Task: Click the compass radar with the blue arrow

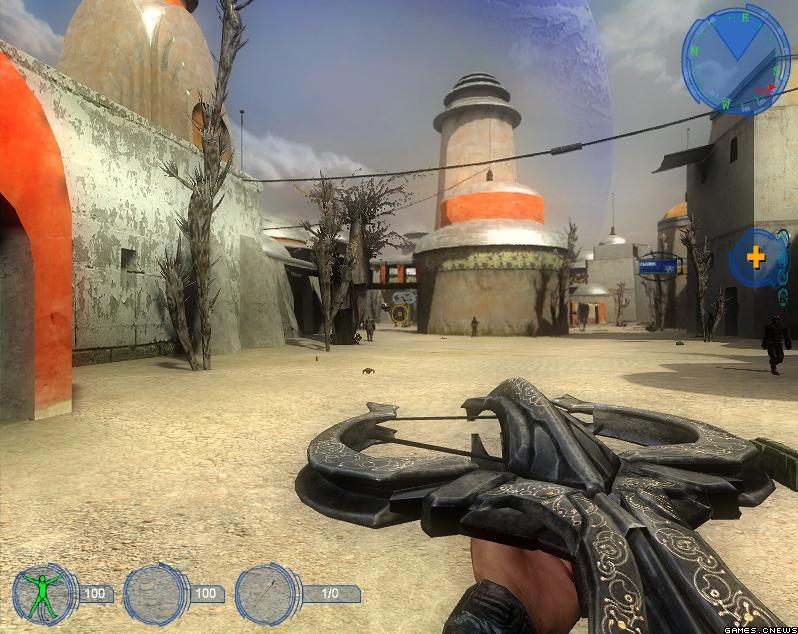Action: [x=735, y=58]
